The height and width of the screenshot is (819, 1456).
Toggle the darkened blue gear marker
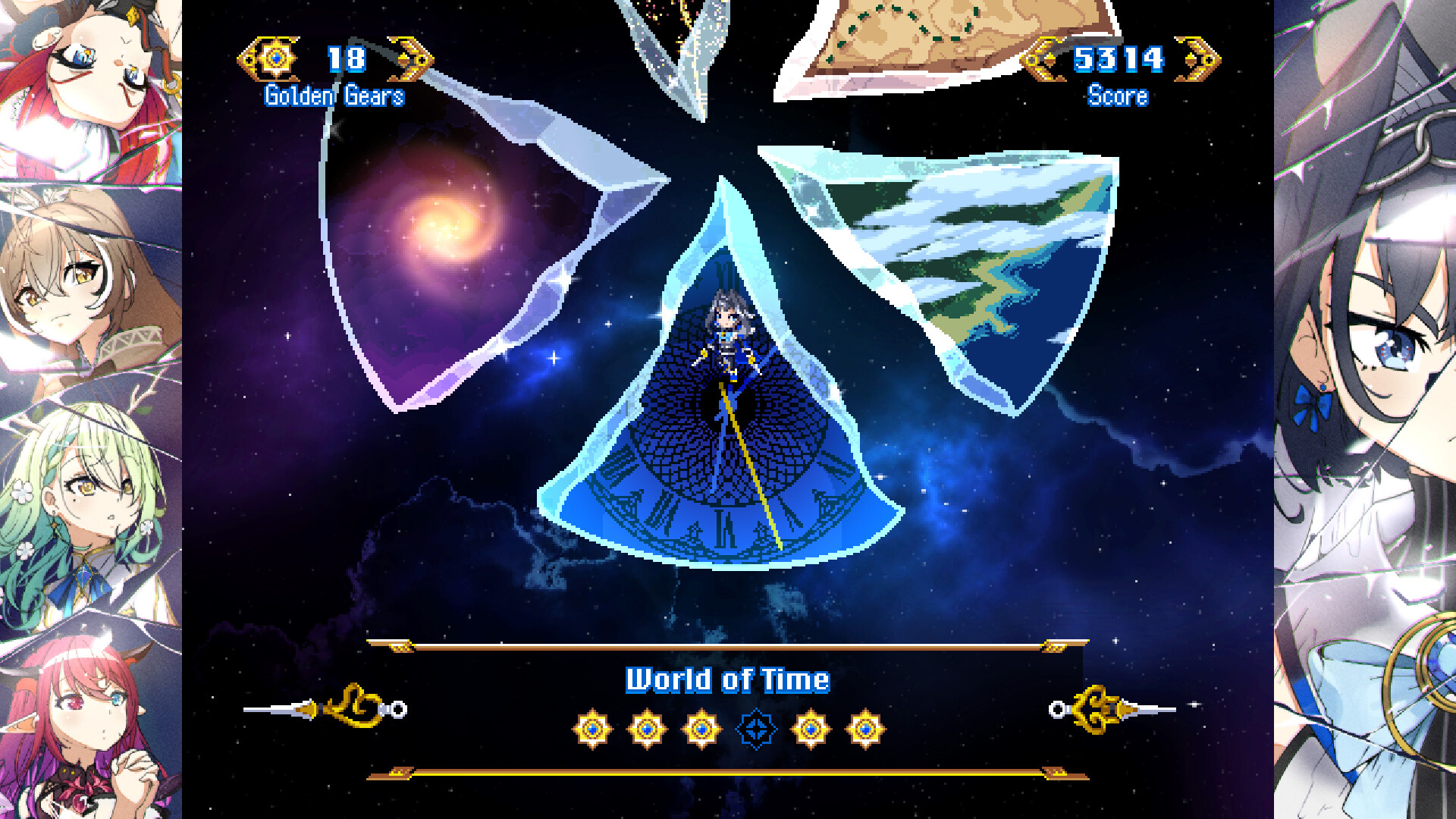point(755,728)
